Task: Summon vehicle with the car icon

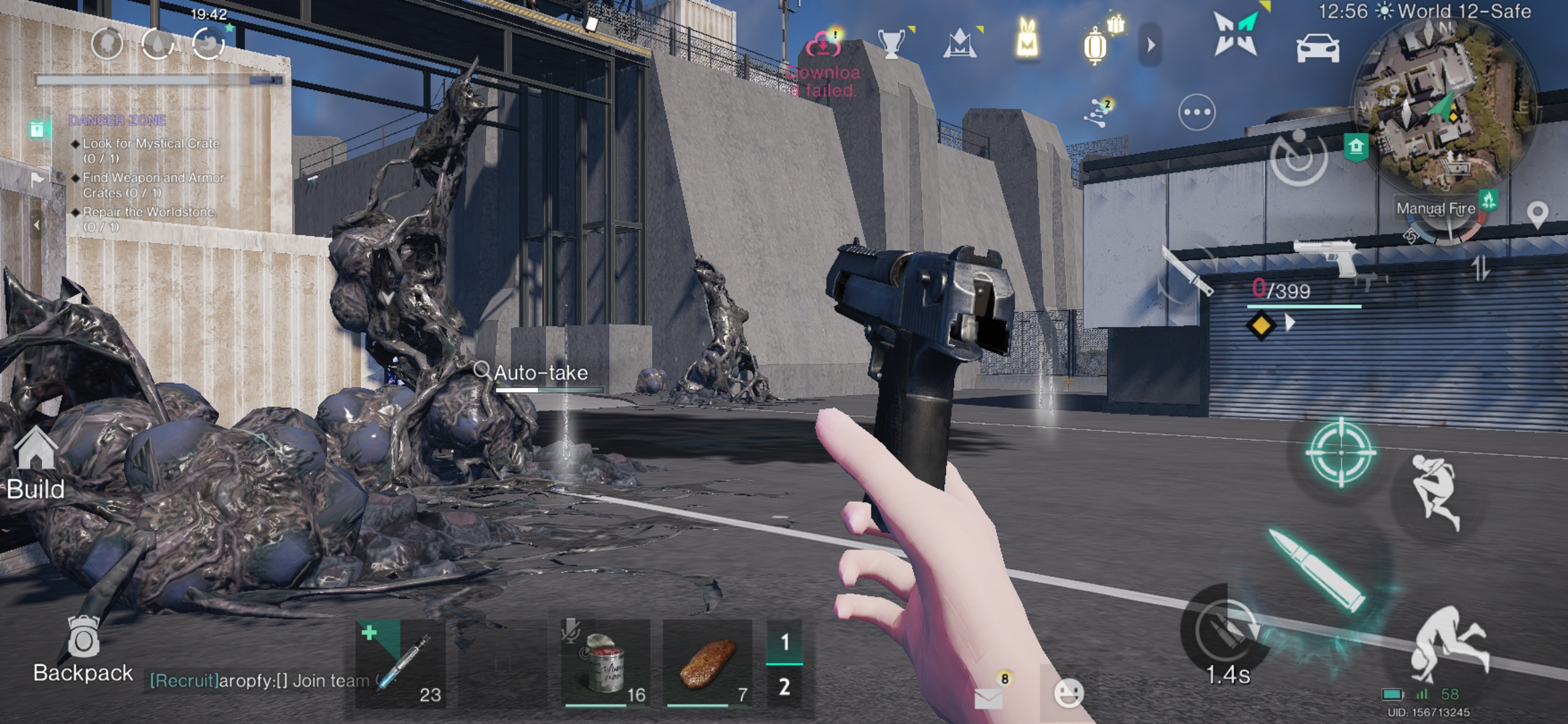Action: (x=1317, y=48)
